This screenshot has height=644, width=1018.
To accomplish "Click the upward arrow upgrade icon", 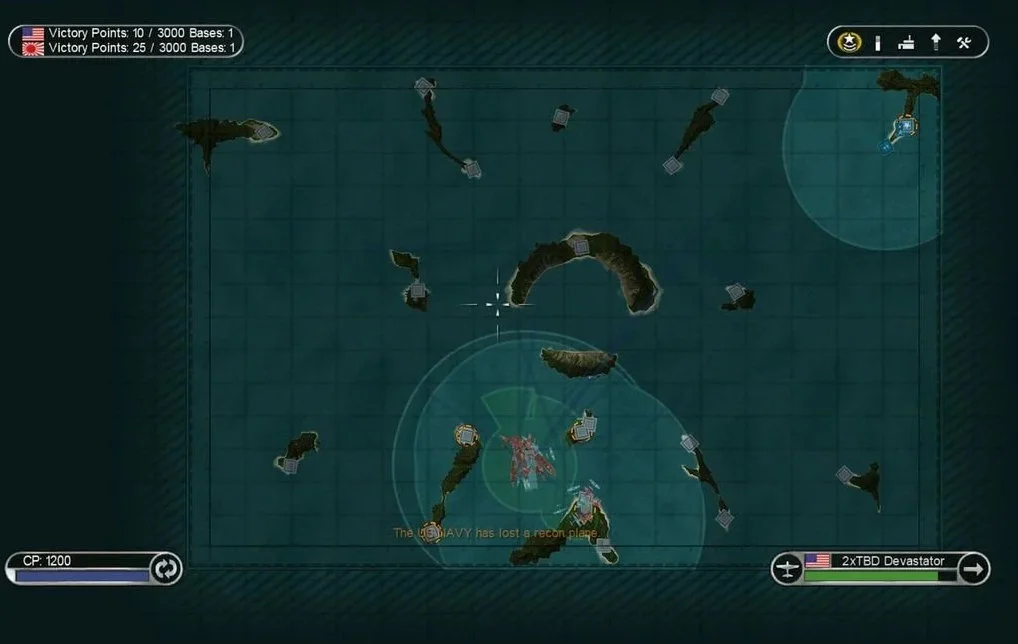I will (936, 42).
